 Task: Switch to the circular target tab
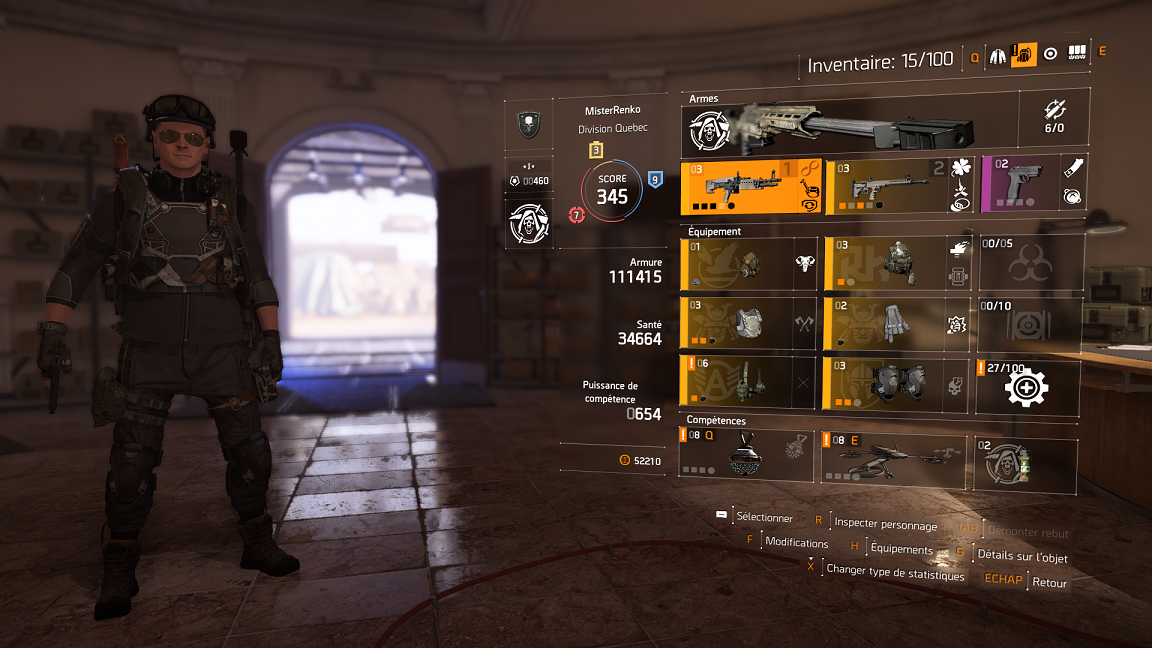1050,55
